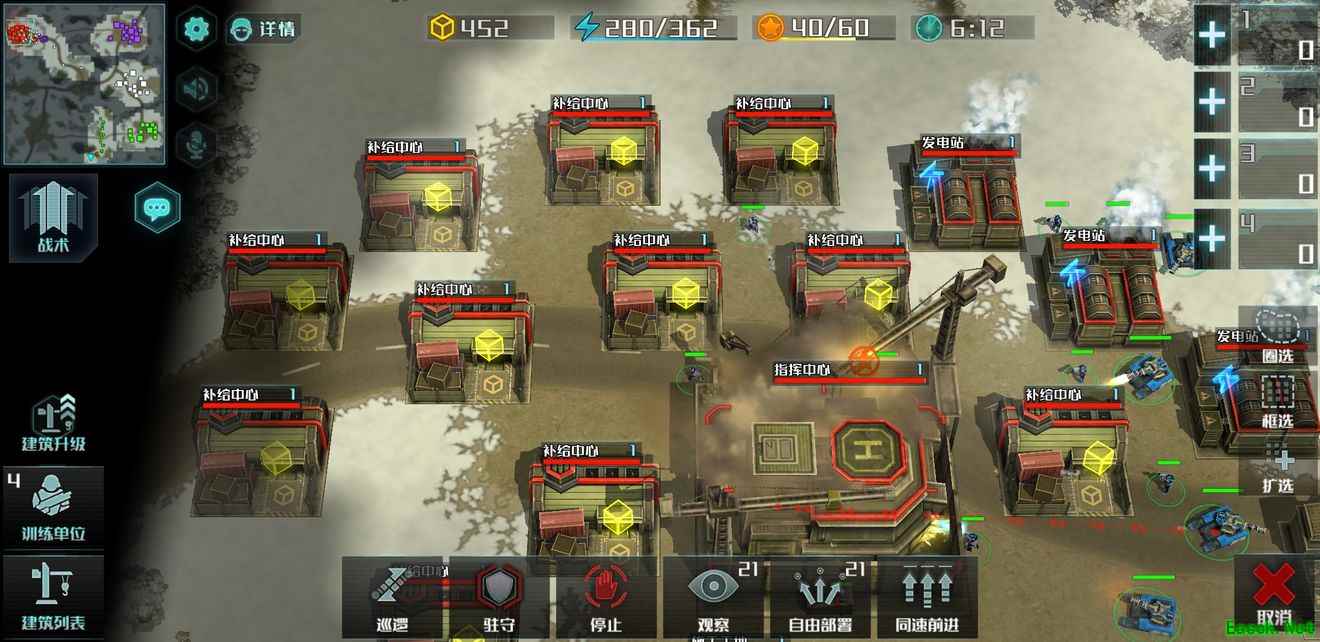
Task: Open 训练单位 train units panel
Action: click(x=54, y=508)
